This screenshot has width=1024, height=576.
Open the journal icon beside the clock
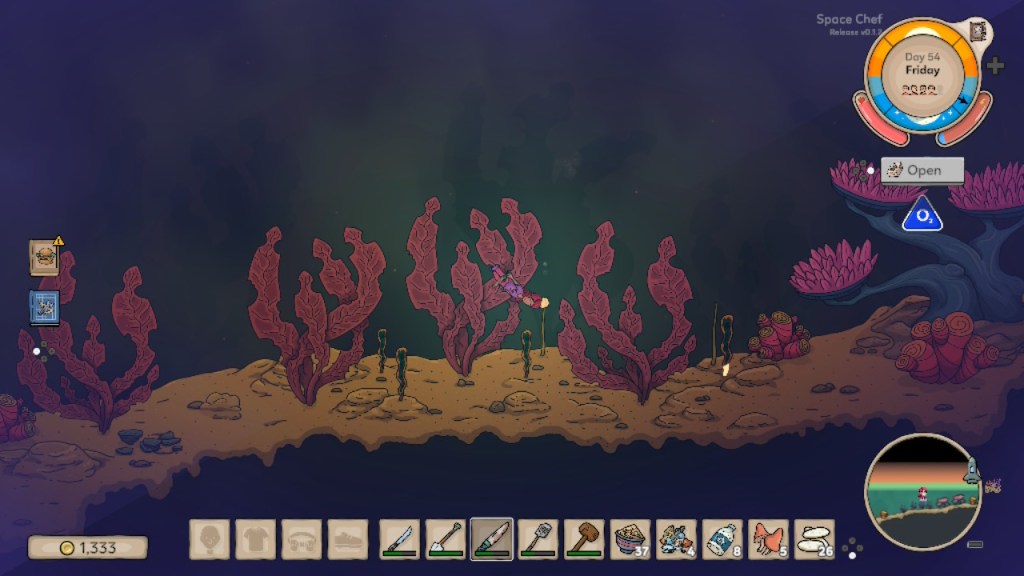(977, 31)
